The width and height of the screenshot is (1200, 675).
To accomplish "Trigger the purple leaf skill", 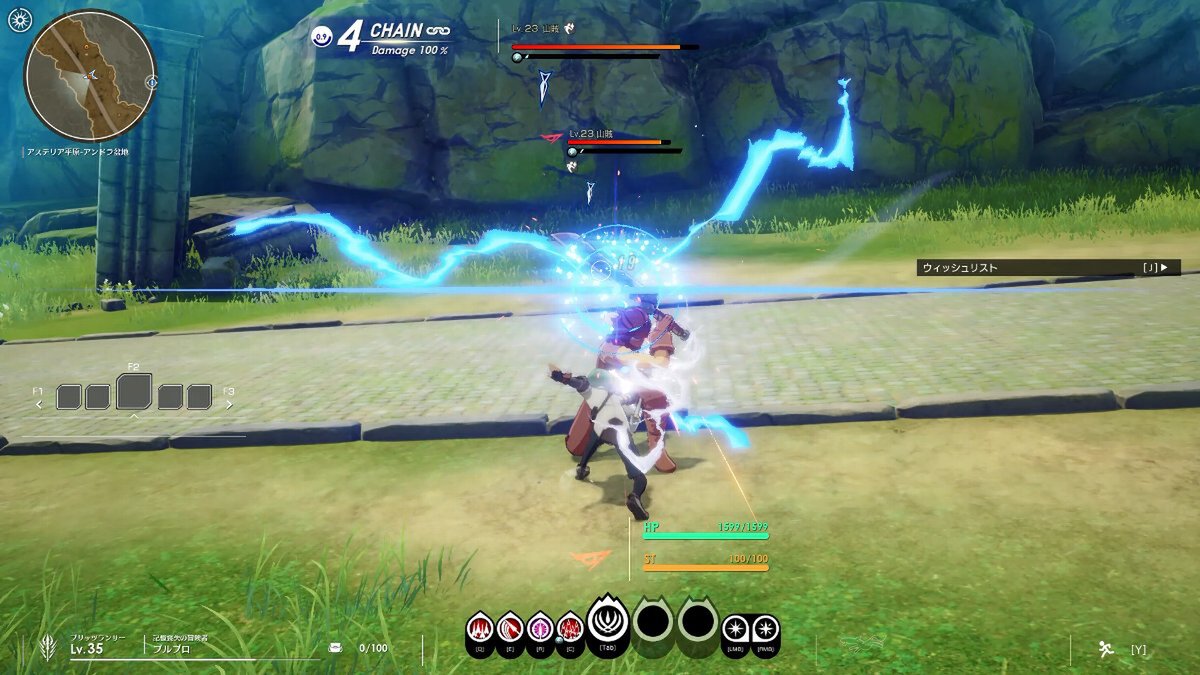I will tap(540, 629).
